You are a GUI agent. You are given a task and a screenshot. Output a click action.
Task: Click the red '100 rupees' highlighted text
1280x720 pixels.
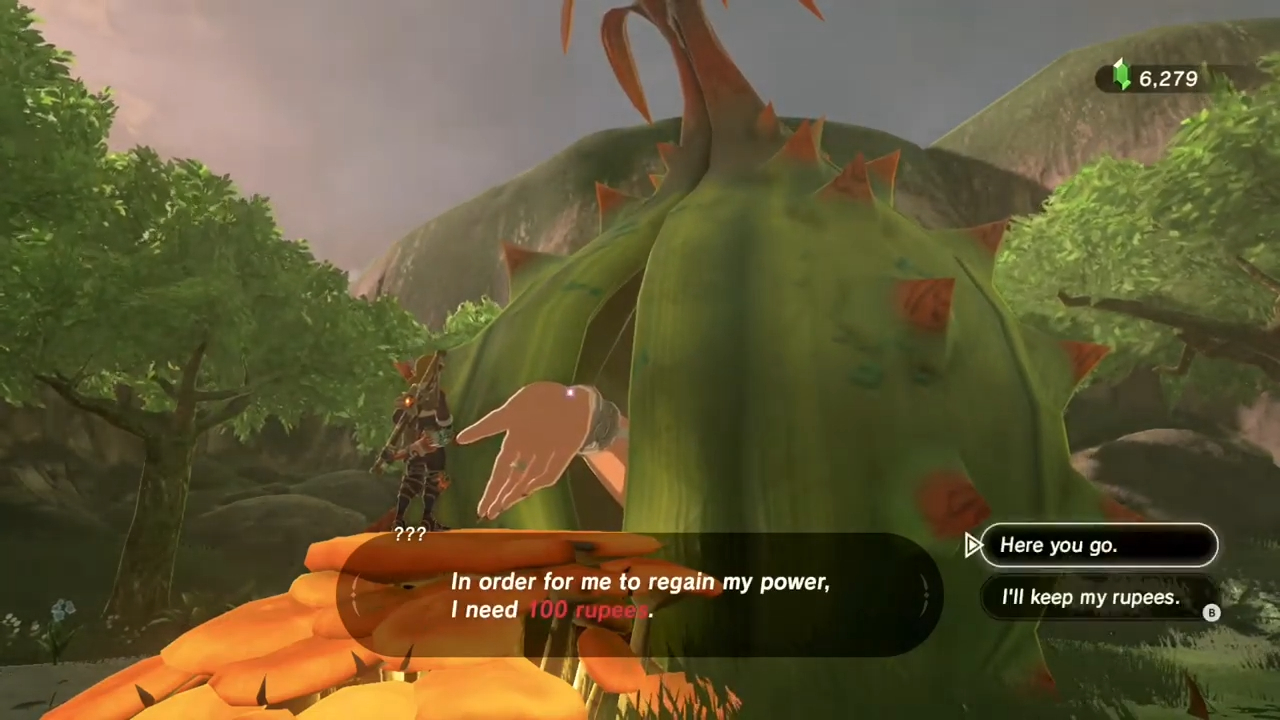588,610
